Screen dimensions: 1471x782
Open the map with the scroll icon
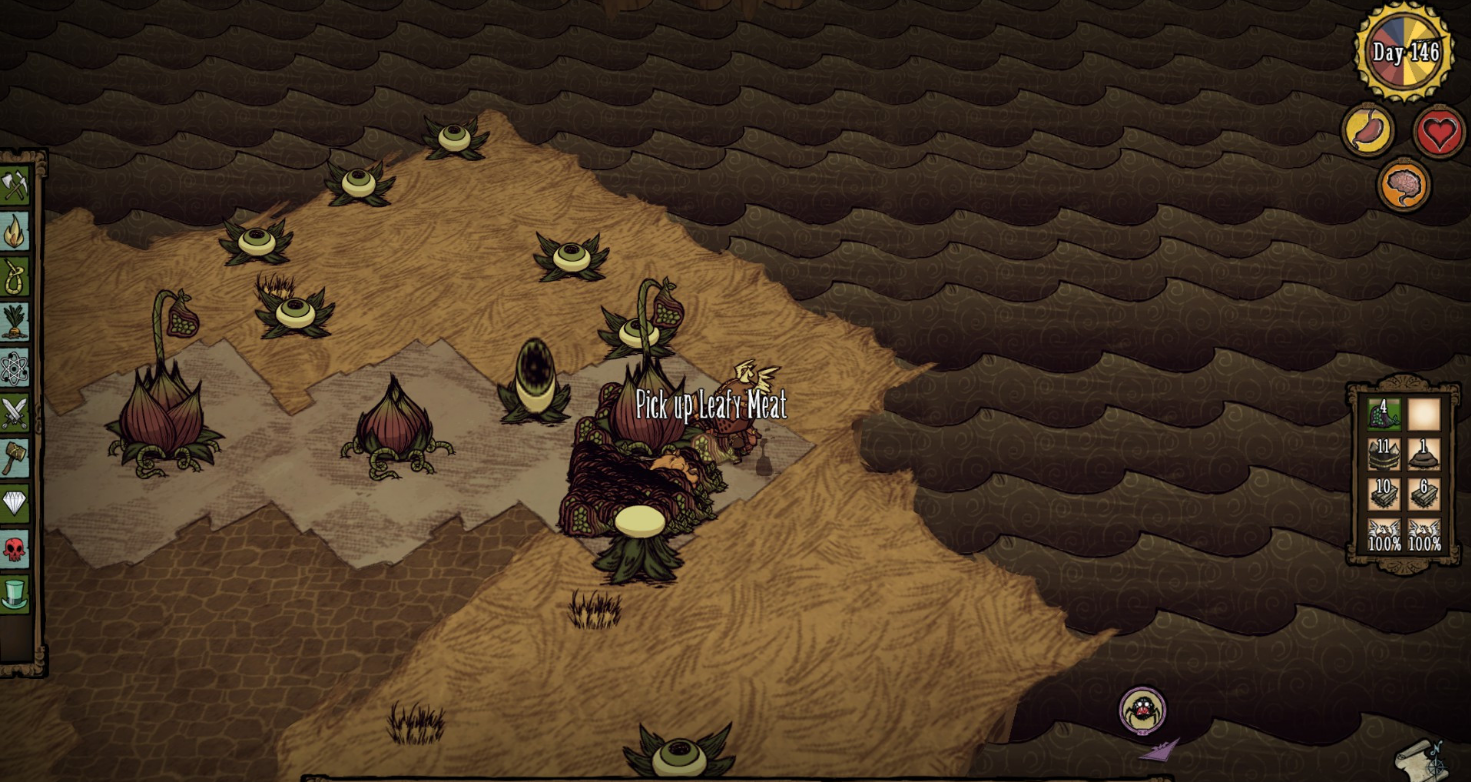pos(1423,760)
